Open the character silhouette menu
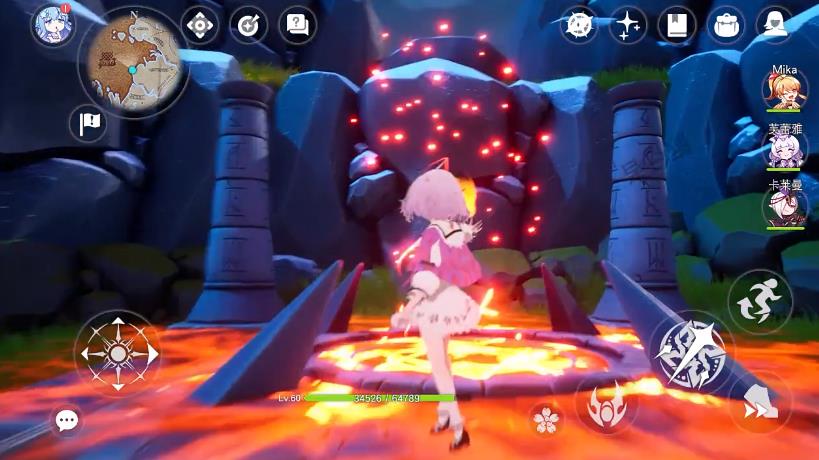 775,25
